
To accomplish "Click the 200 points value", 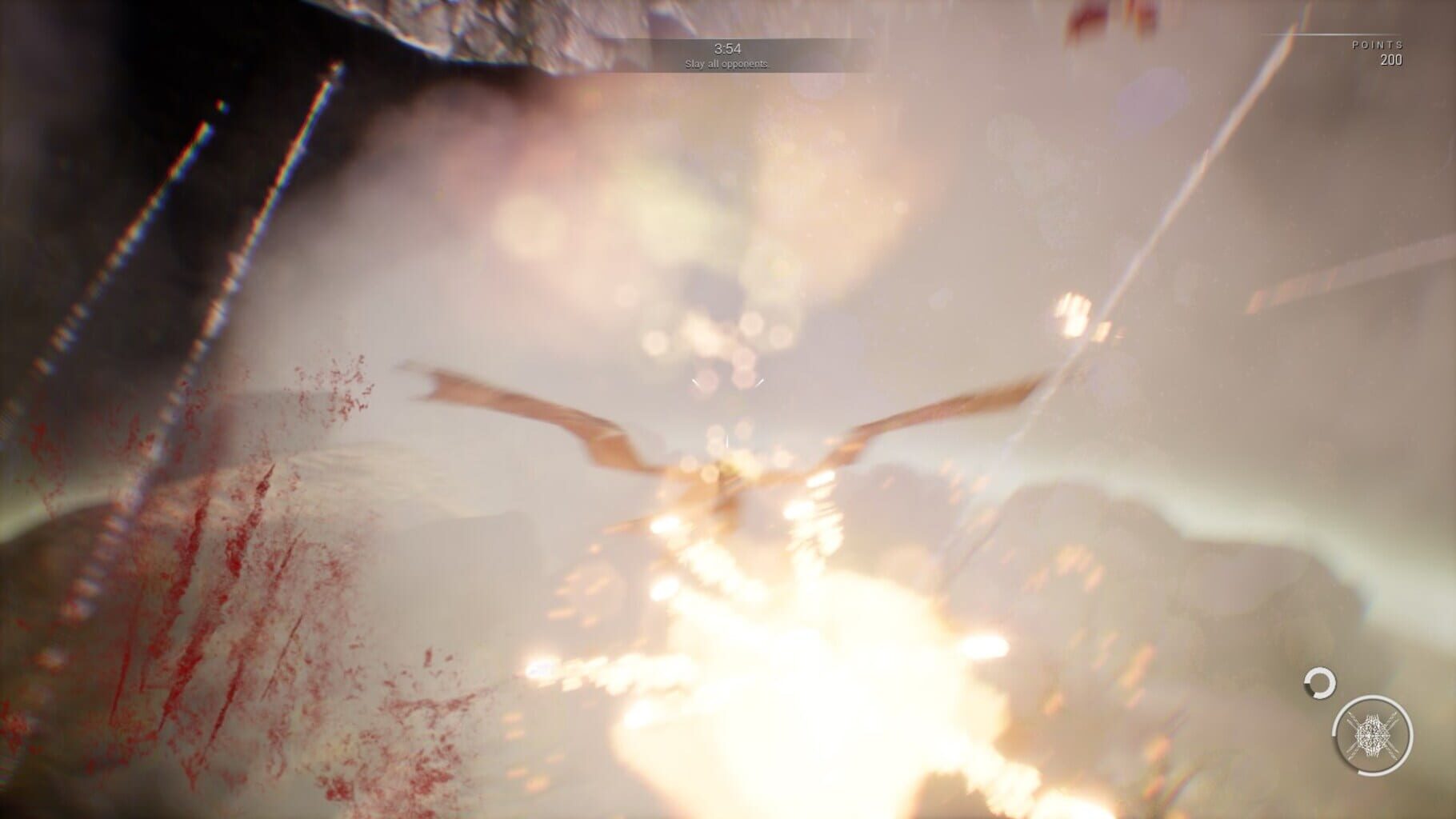I will click(x=1390, y=58).
